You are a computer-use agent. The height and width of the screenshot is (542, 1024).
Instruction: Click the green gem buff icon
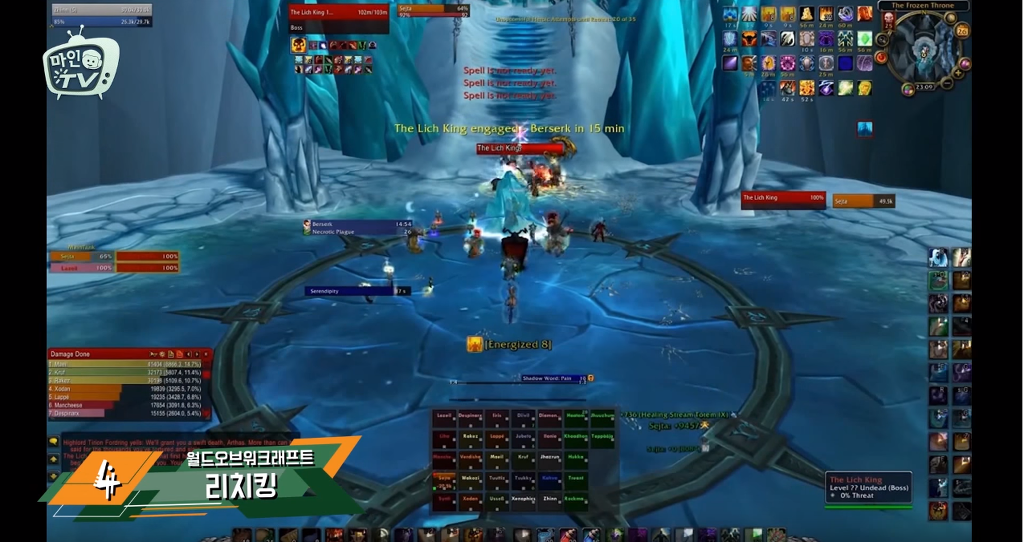pos(865,39)
